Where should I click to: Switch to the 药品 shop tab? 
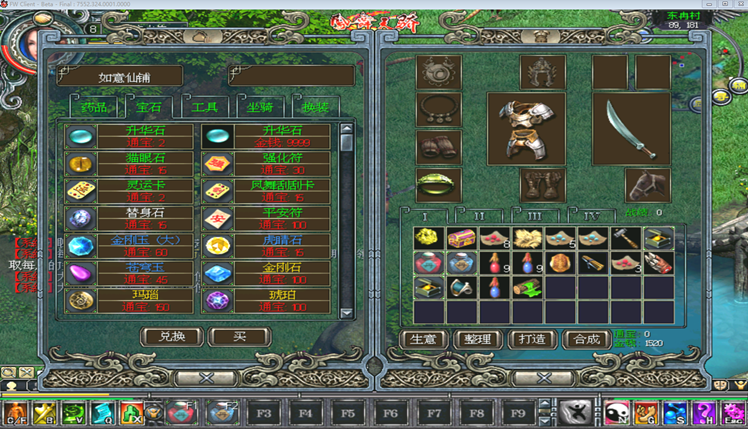[92, 107]
